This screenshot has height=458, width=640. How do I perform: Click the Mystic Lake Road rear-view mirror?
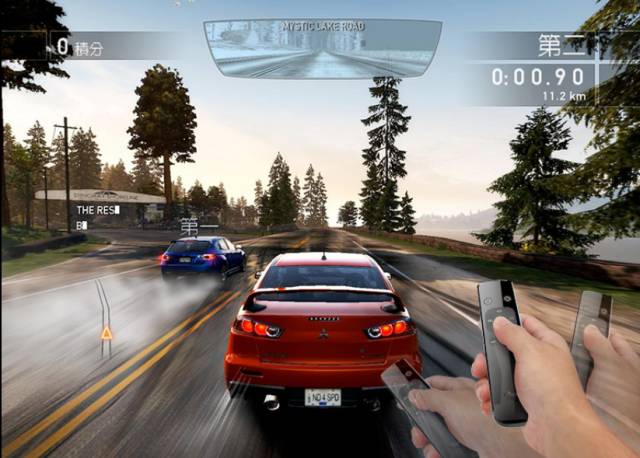click(x=322, y=50)
